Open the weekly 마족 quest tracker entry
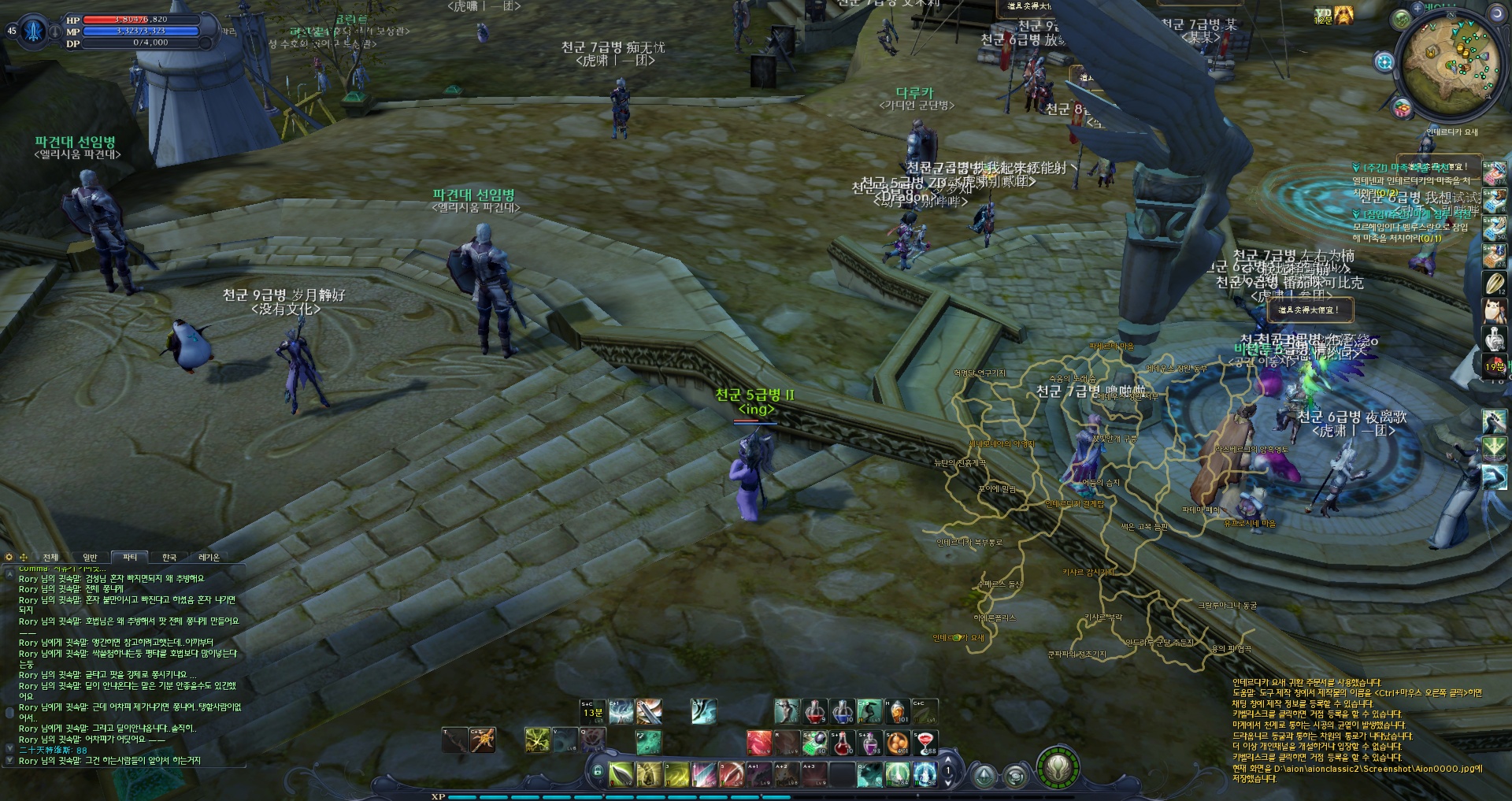 (1410, 168)
